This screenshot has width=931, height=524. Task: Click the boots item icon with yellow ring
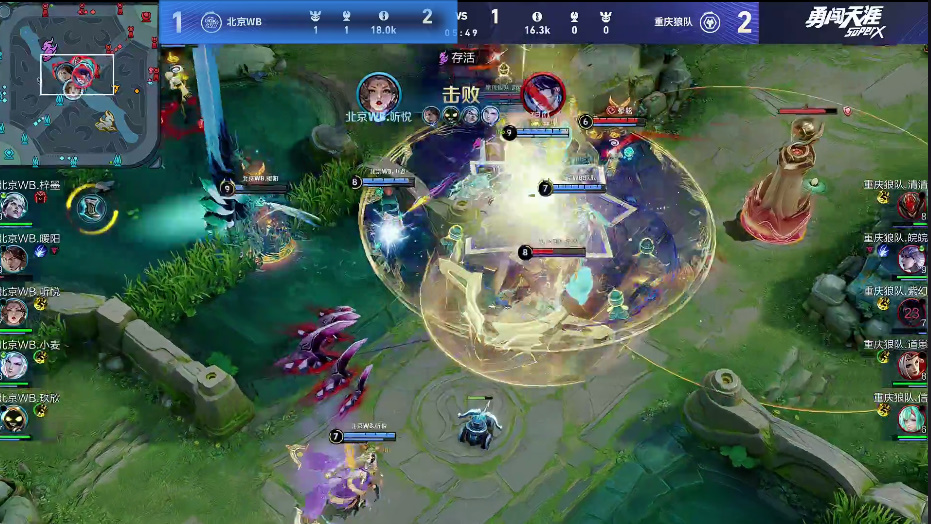tap(90, 207)
